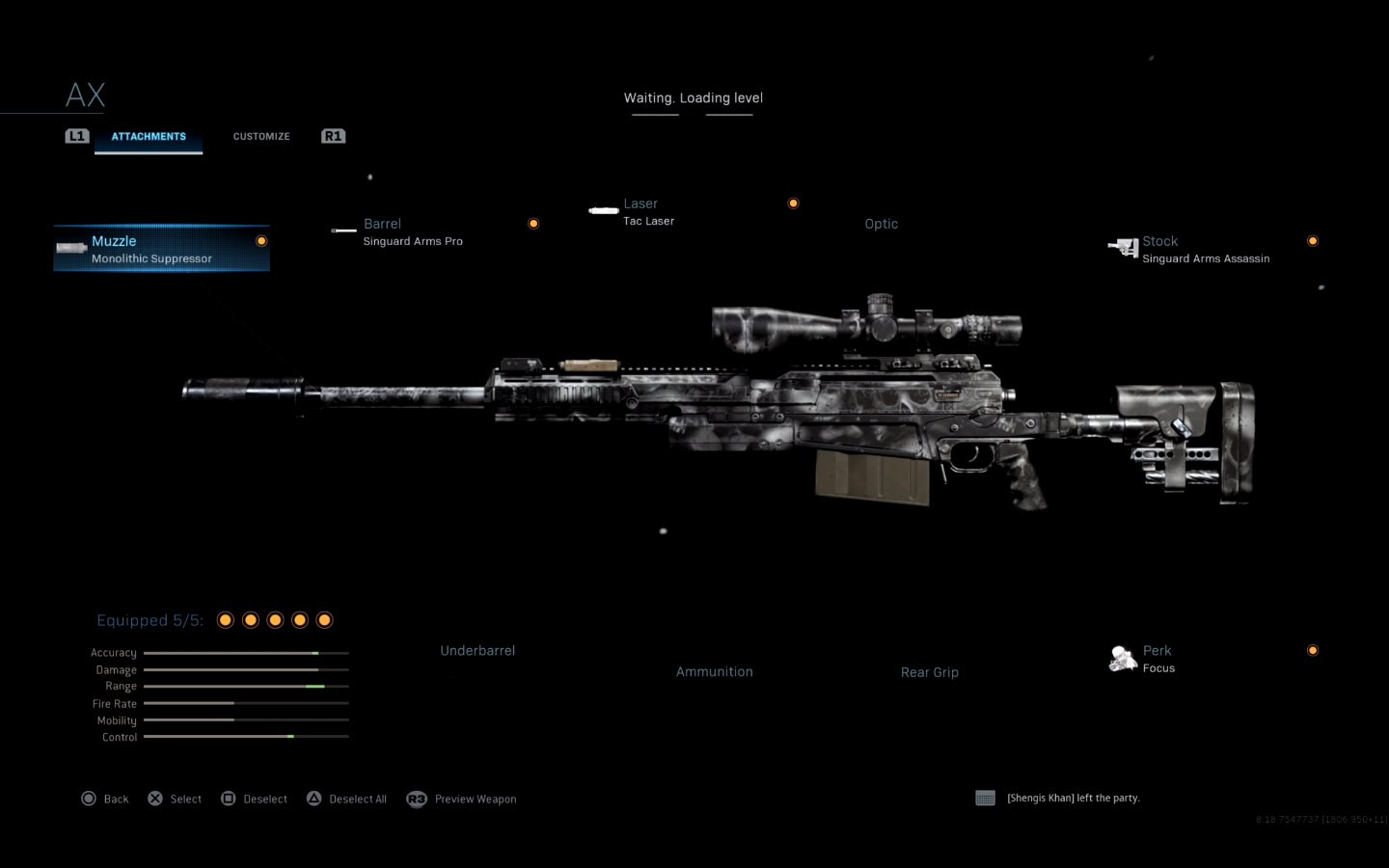
Task: Click Preview Weapon
Action: (463, 799)
